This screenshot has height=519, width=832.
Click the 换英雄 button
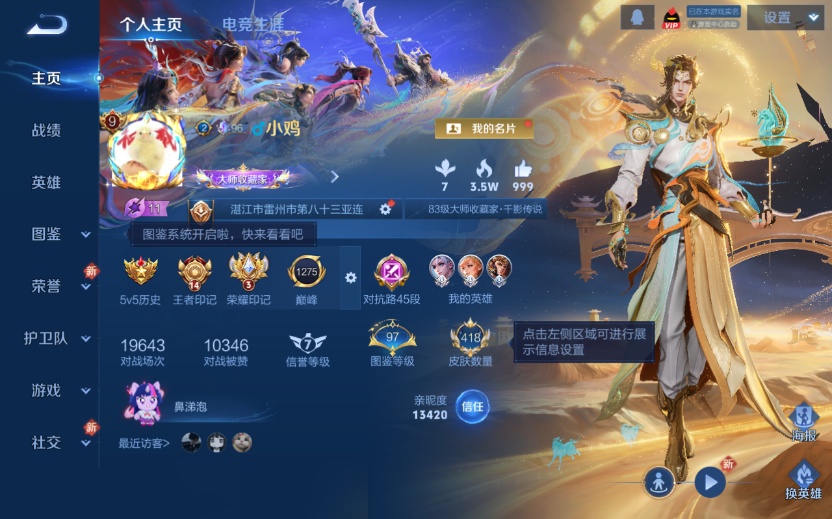click(x=803, y=481)
